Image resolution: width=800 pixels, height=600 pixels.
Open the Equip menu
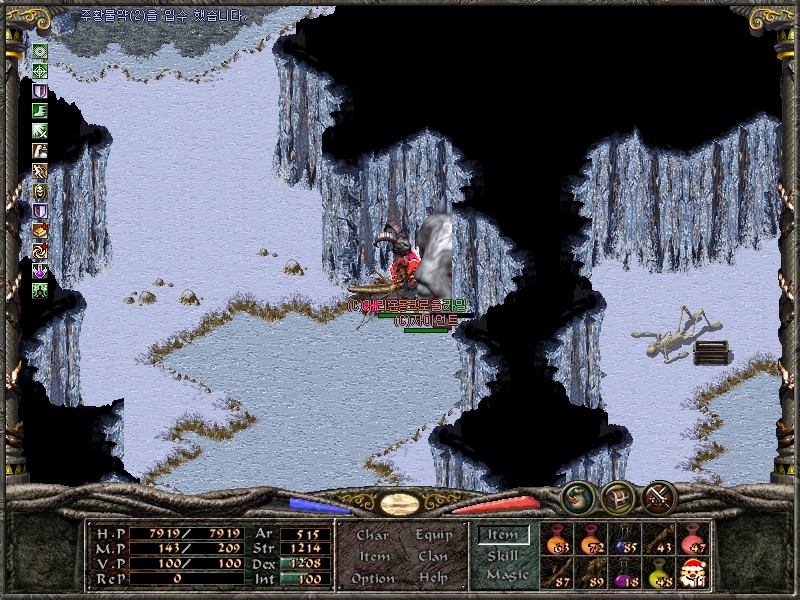pos(431,535)
